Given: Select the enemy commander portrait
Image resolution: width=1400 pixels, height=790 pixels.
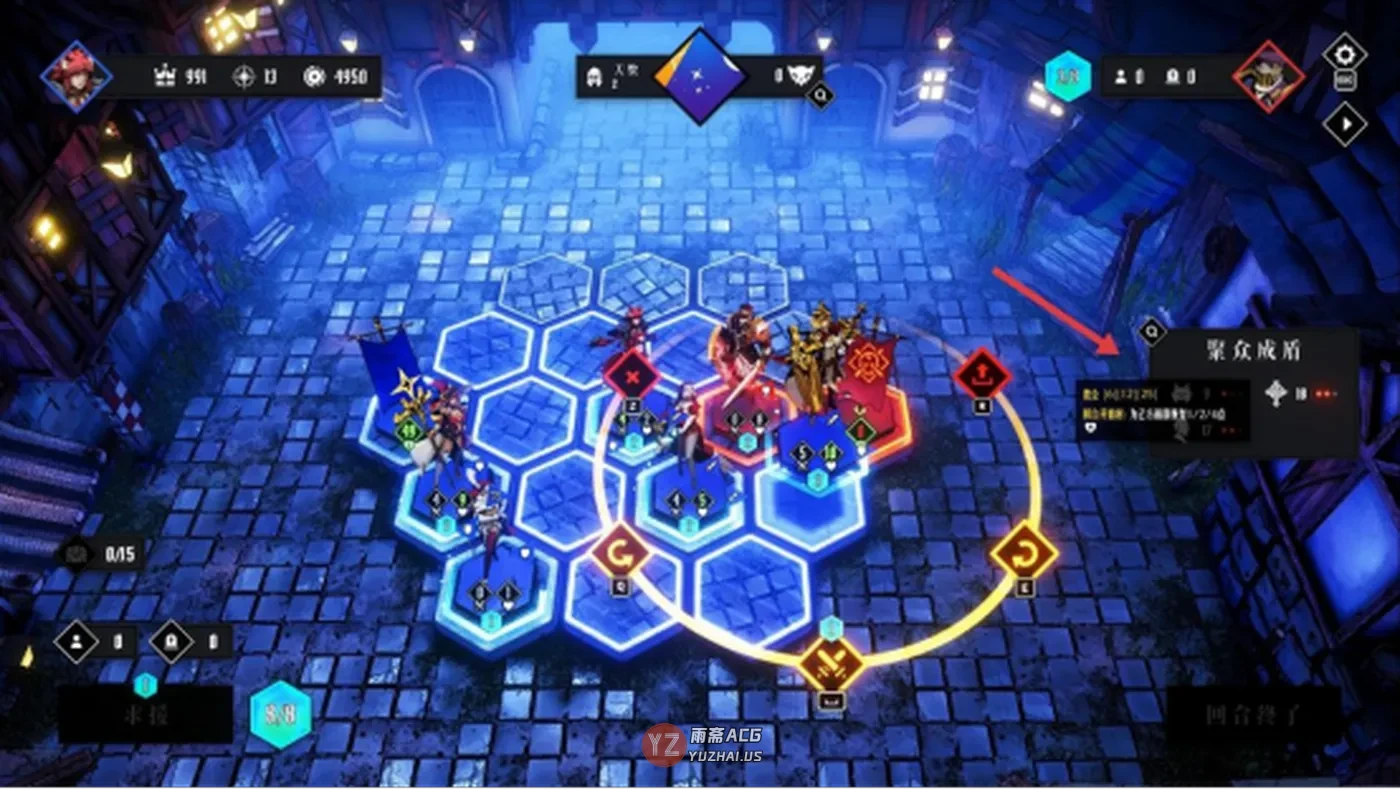Looking at the screenshot, I should [x=1269, y=77].
